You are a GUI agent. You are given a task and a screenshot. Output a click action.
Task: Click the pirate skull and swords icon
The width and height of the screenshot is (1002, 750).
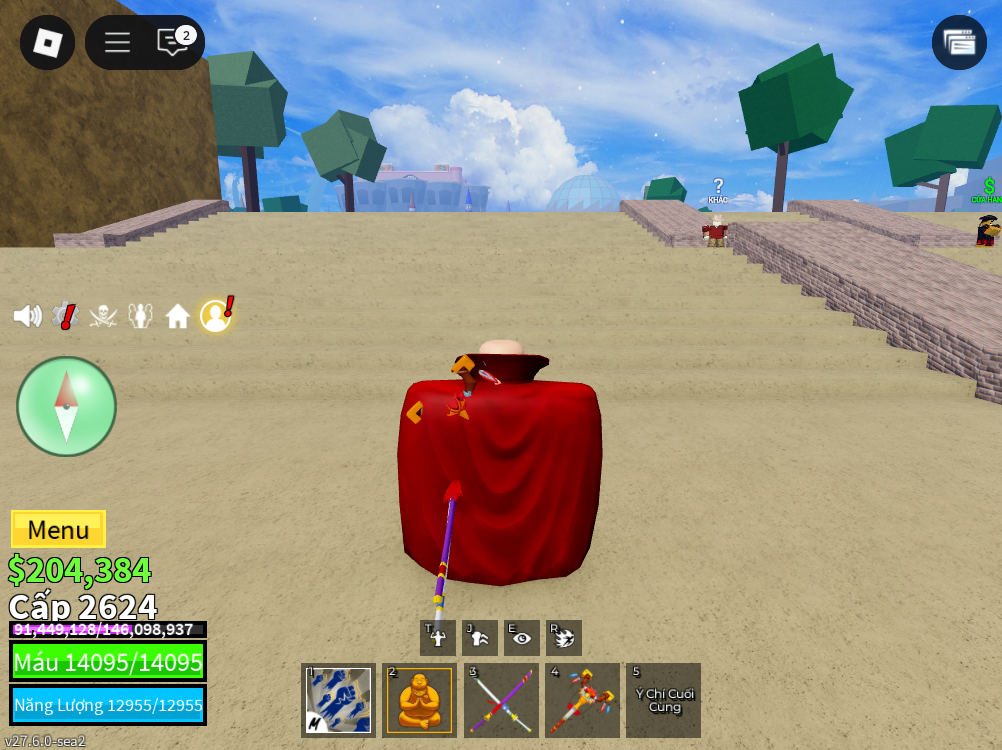click(x=103, y=316)
